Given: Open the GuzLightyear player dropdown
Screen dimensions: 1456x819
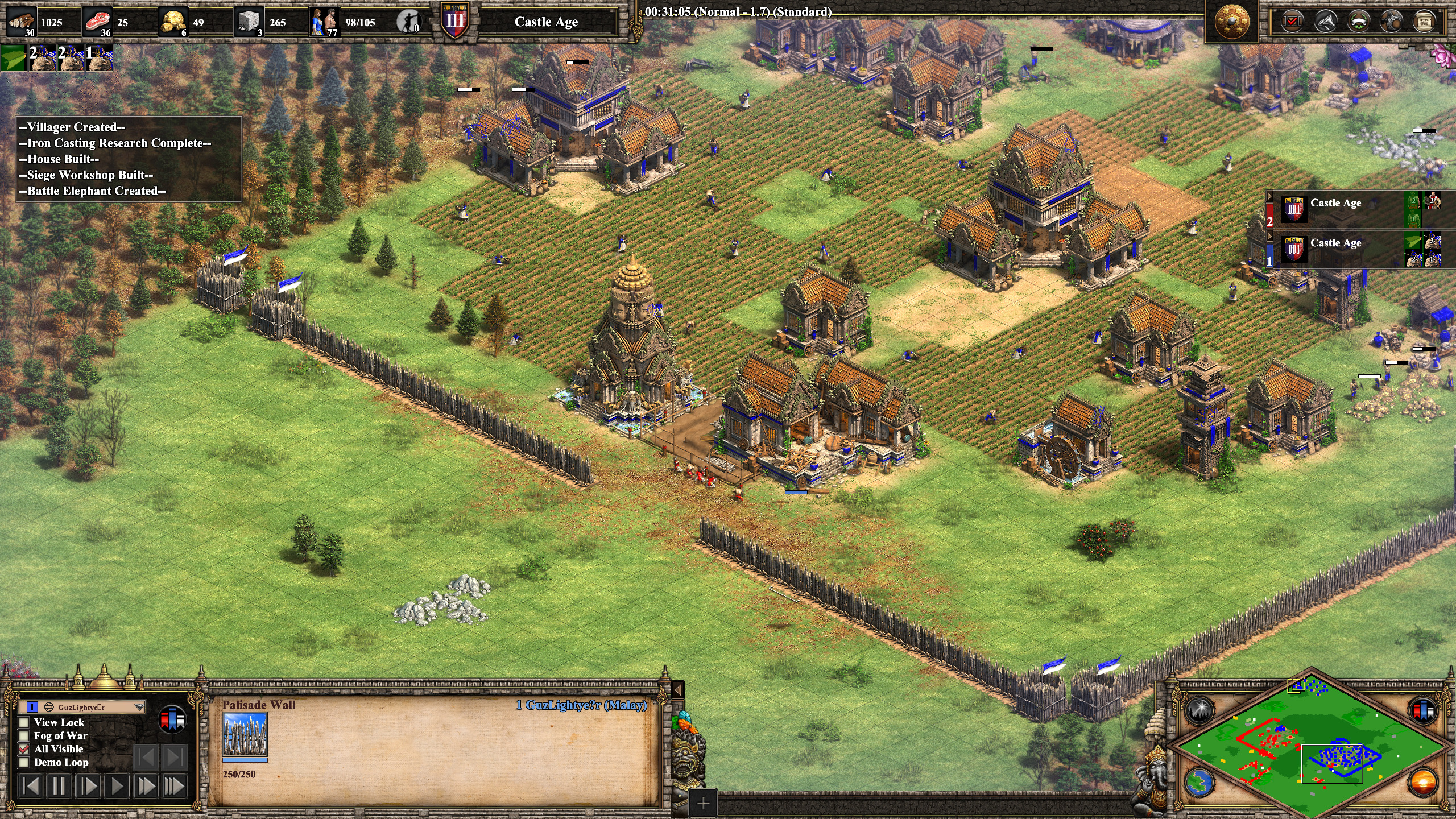Looking at the screenshot, I should coord(139,707).
